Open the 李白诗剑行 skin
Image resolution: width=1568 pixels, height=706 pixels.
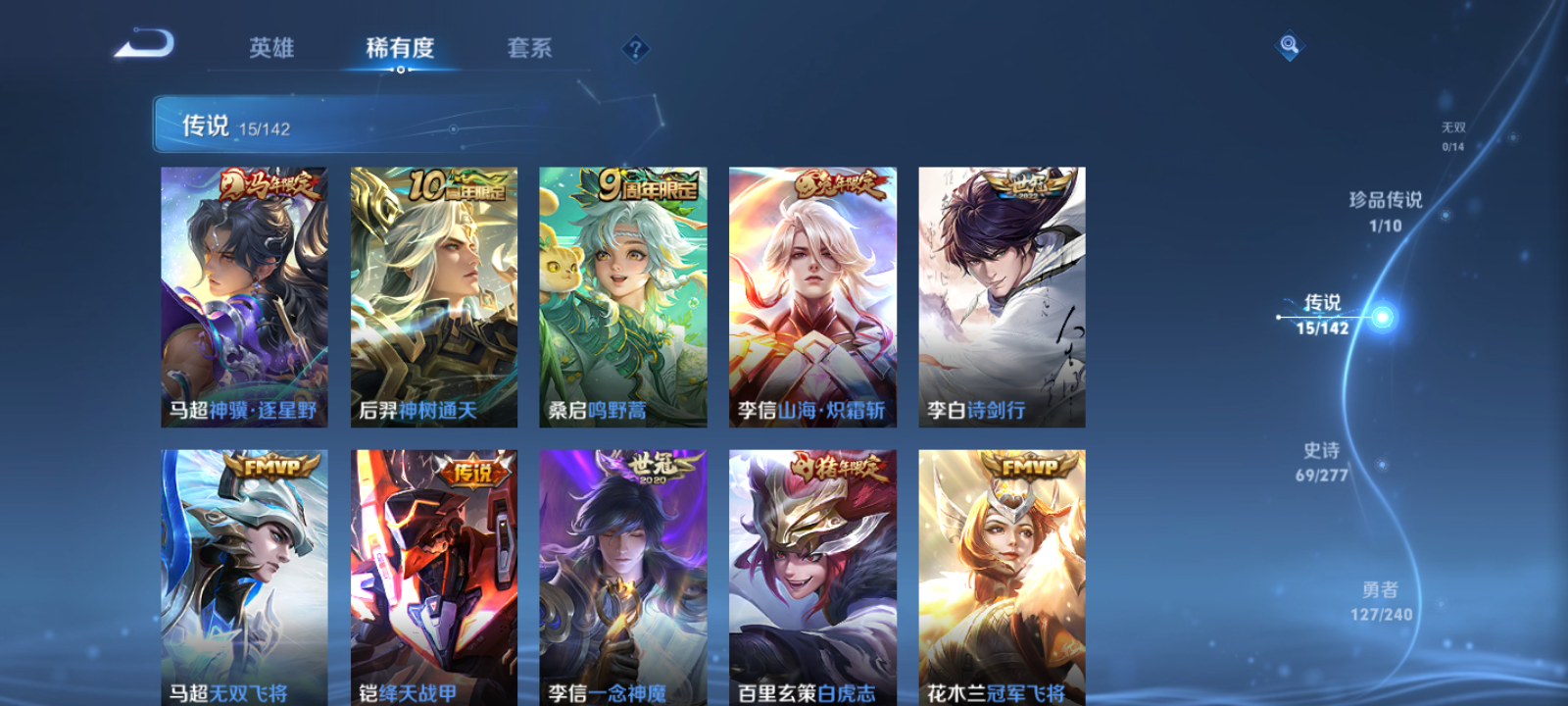1002,294
